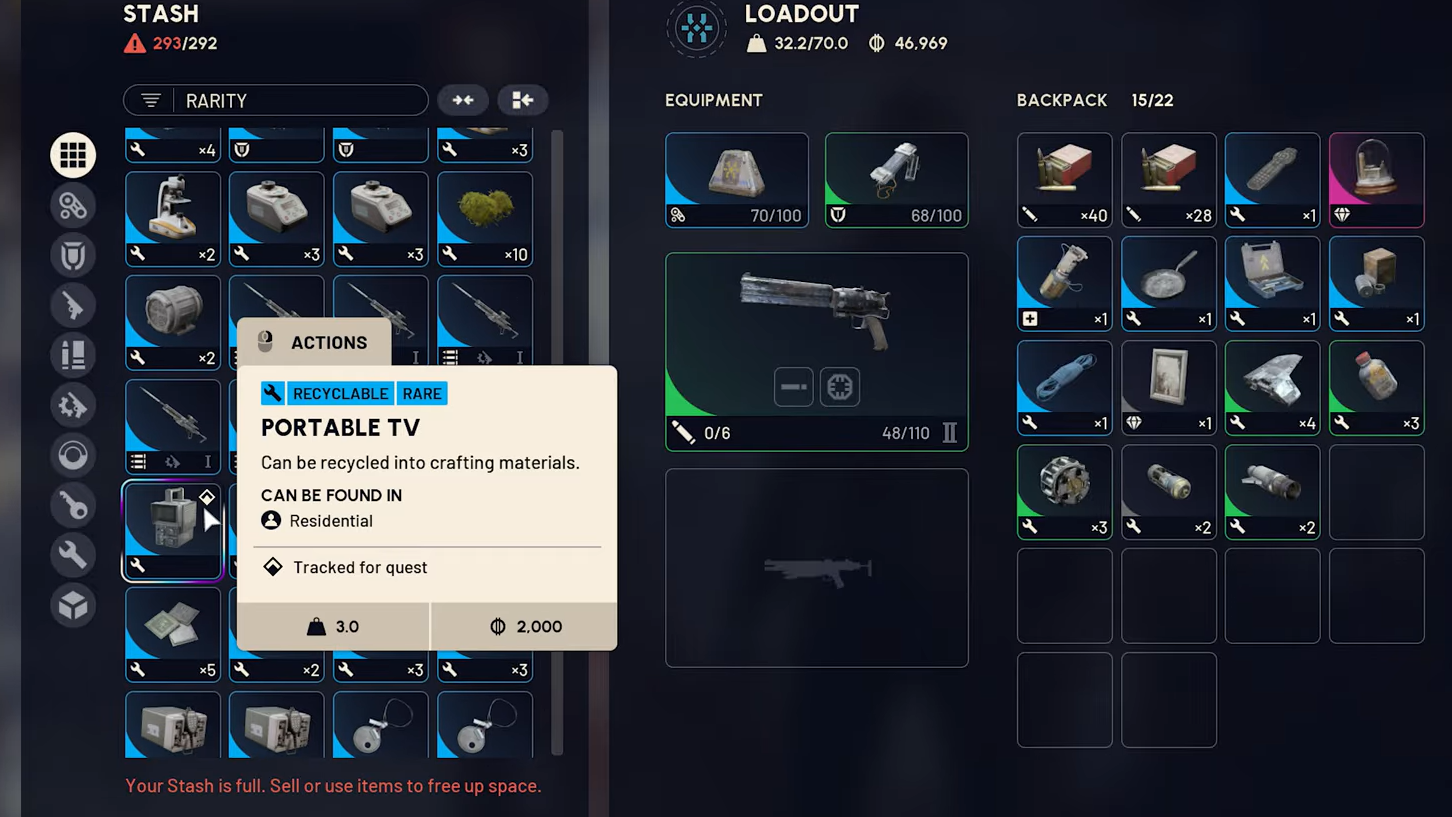Switch to the shield category filter
Image resolution: width=1452 pixels, height=817 pixels.
tap(73, 255)
